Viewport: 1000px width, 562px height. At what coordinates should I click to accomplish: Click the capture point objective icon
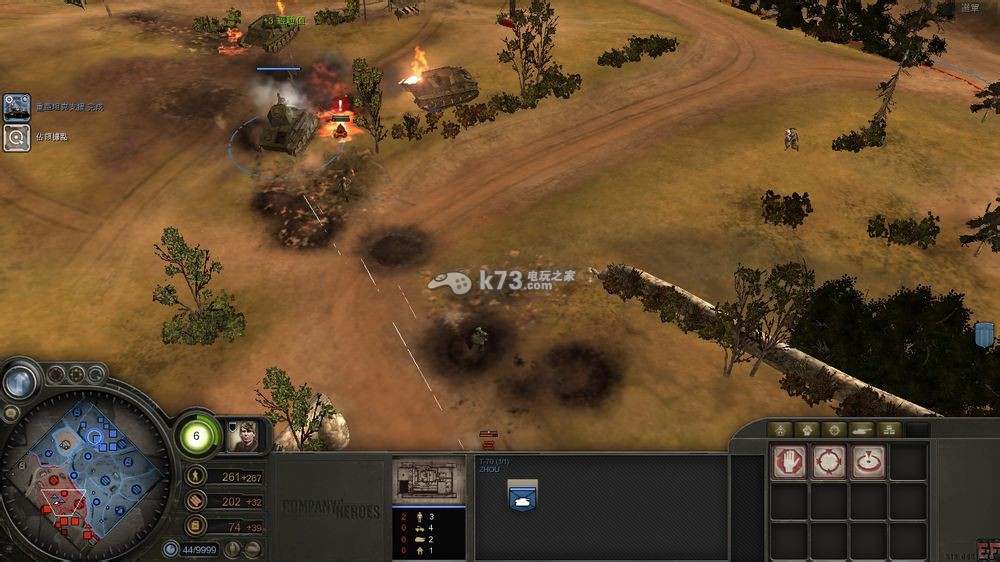(16, 137)
